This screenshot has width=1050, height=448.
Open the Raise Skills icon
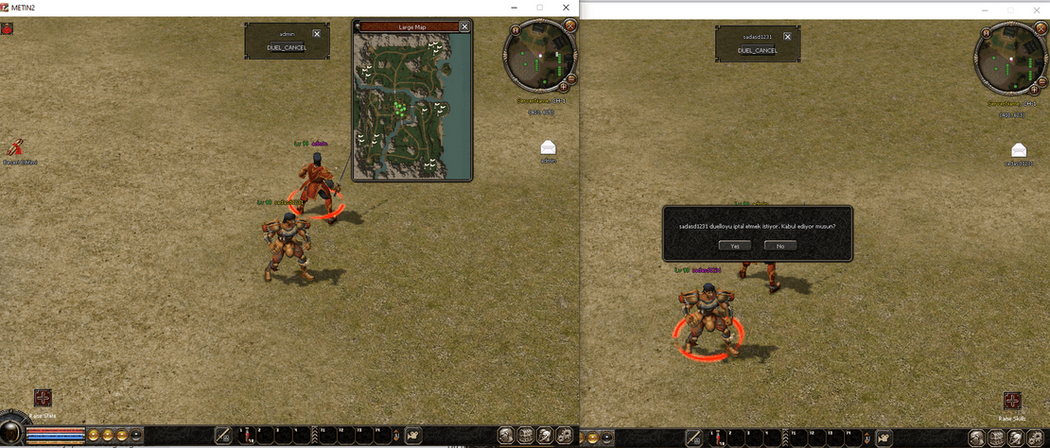coord(1012,401)
